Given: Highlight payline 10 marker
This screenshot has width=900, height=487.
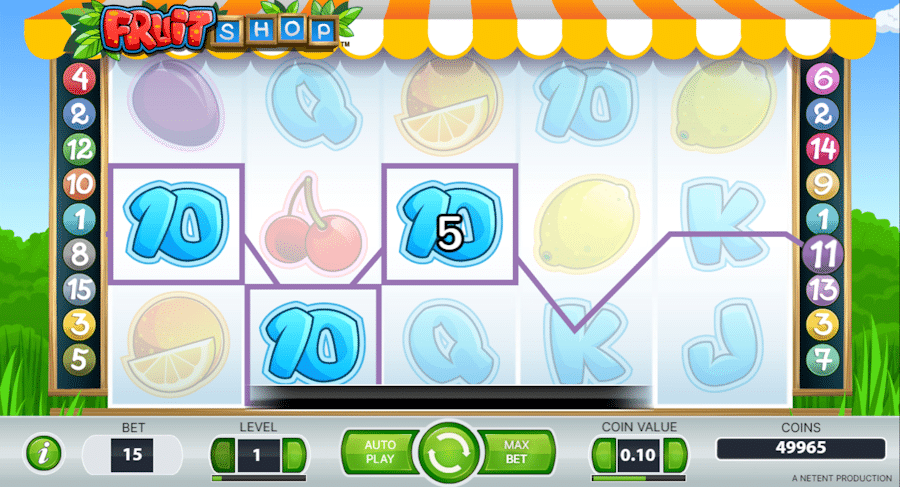Looking at the screenshot, I should (79, 183).
